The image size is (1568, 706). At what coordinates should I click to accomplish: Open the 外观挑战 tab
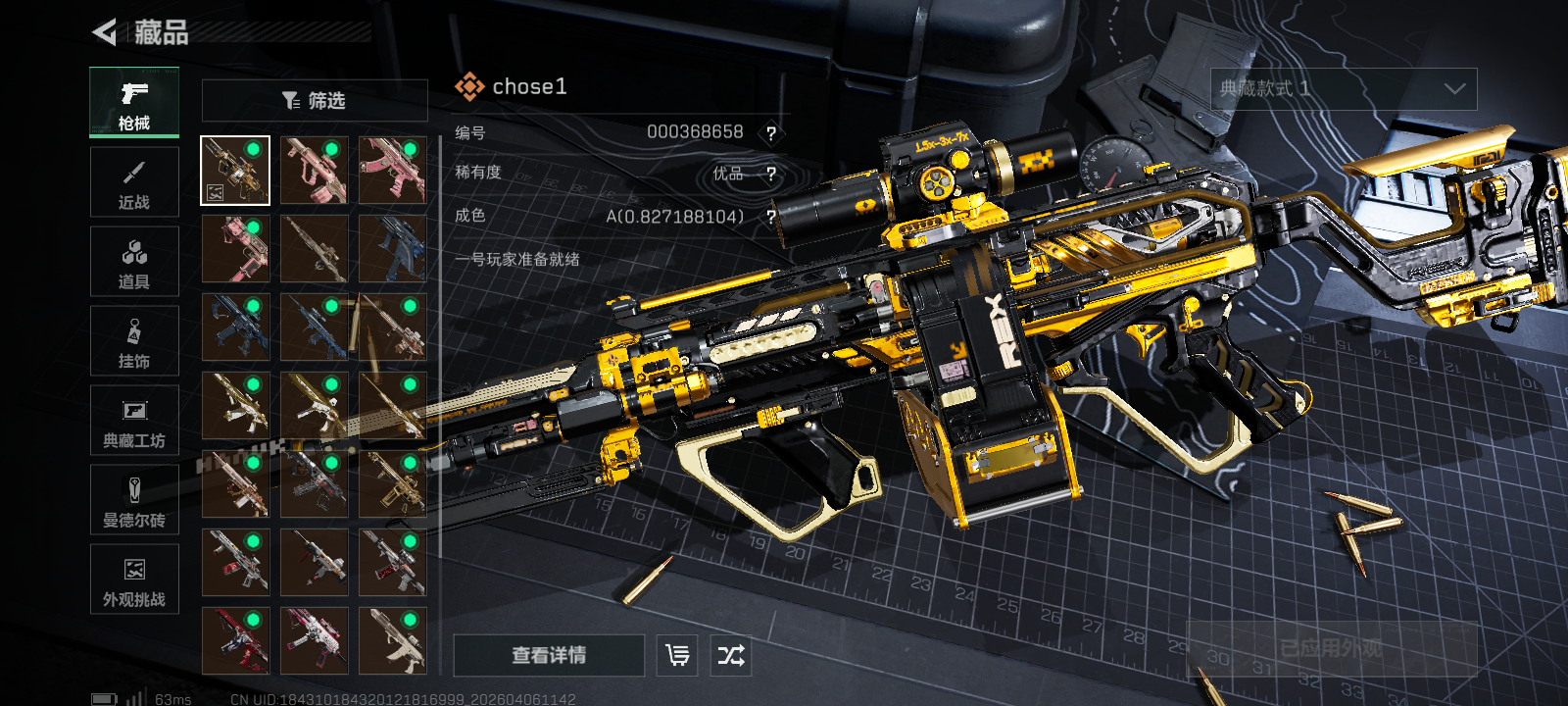click(x=134, y=580)
